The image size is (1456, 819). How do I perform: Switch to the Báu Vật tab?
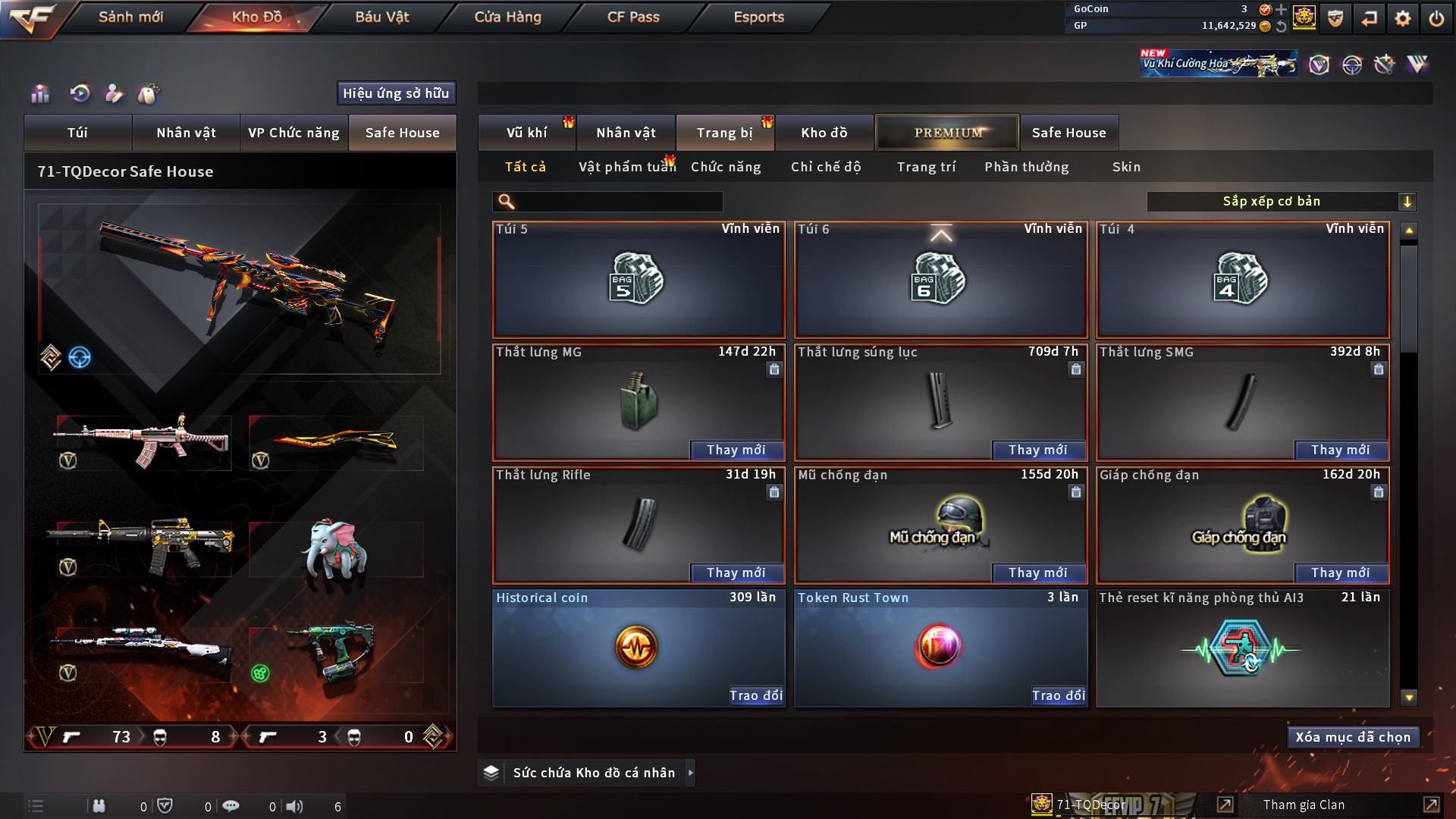click(x=381, y=17)
